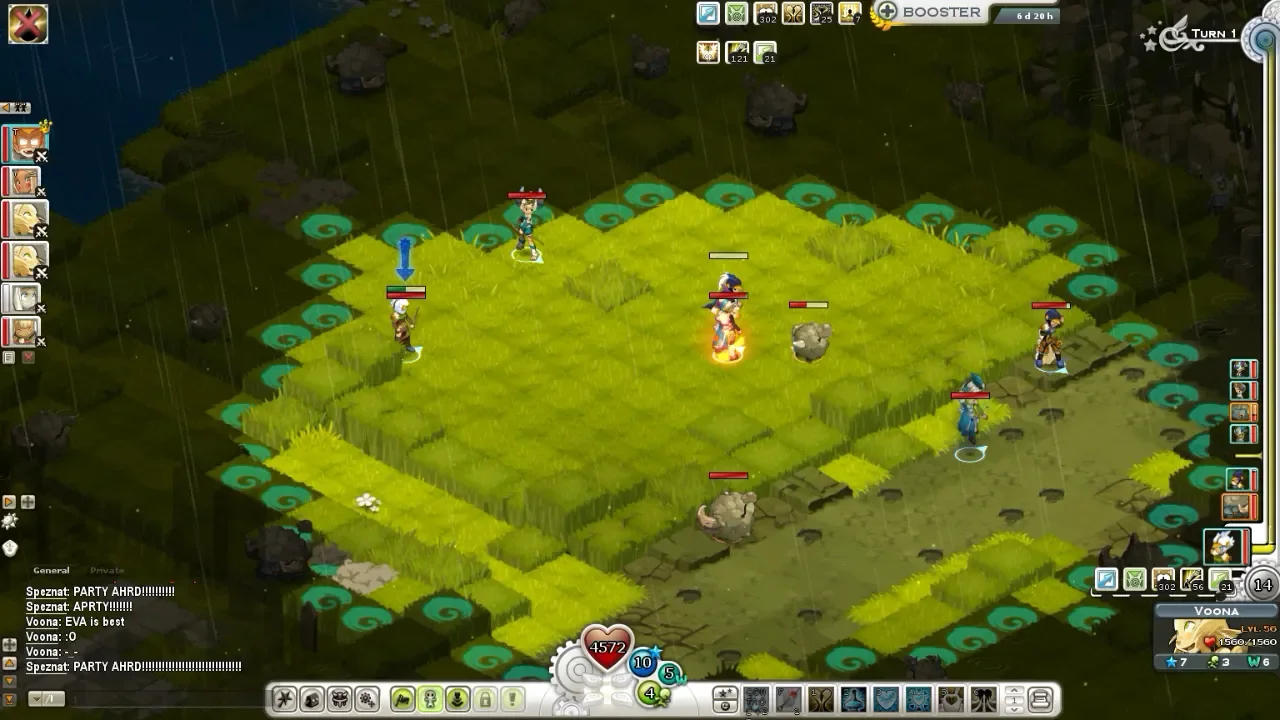Screen dimensions: 1280x720
Task: Switch to the Private chat tab
Action: point(107,571)
